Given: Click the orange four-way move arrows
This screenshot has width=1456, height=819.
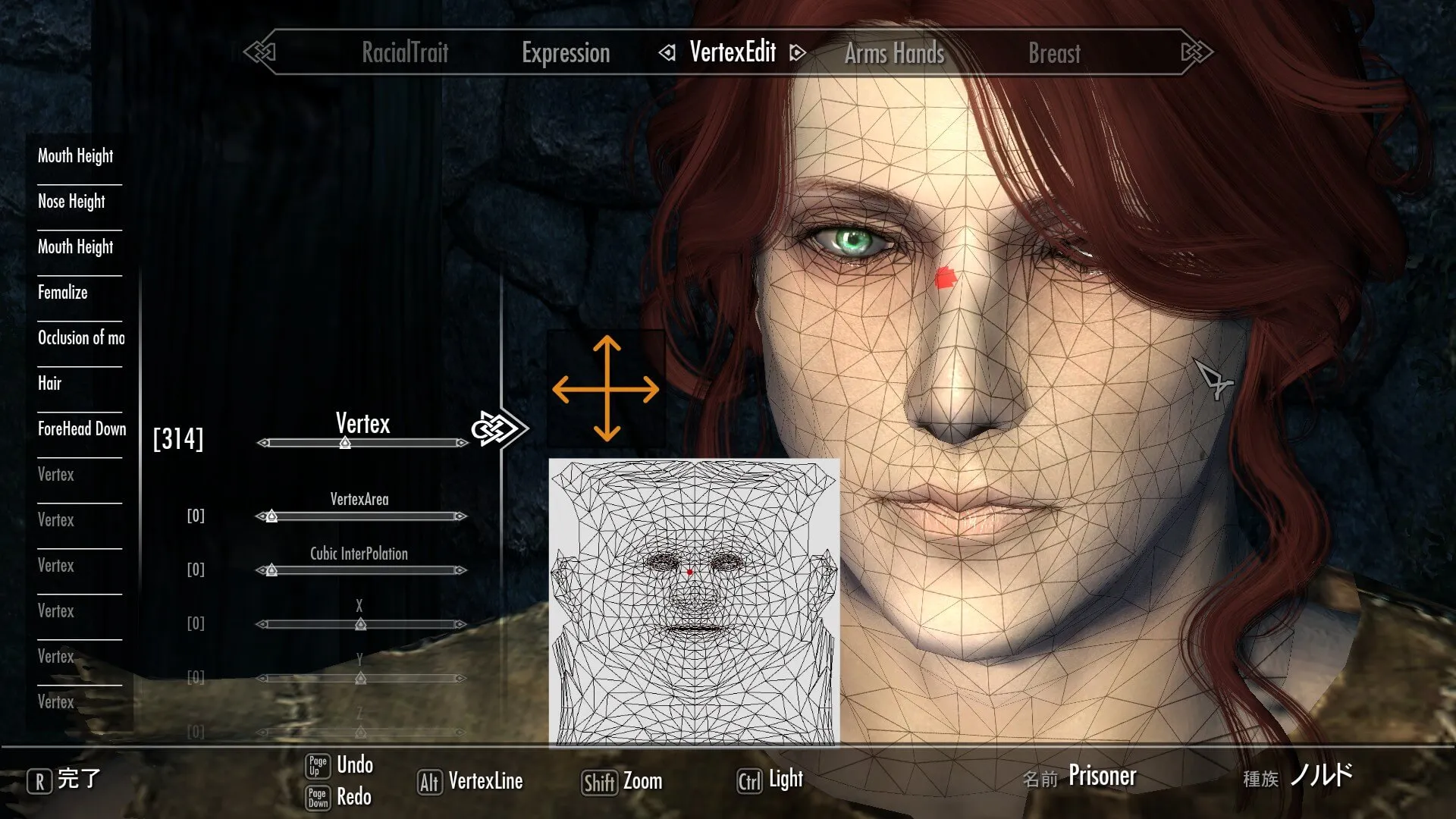Looking at the screenshot, I should [x=606, y=389].
